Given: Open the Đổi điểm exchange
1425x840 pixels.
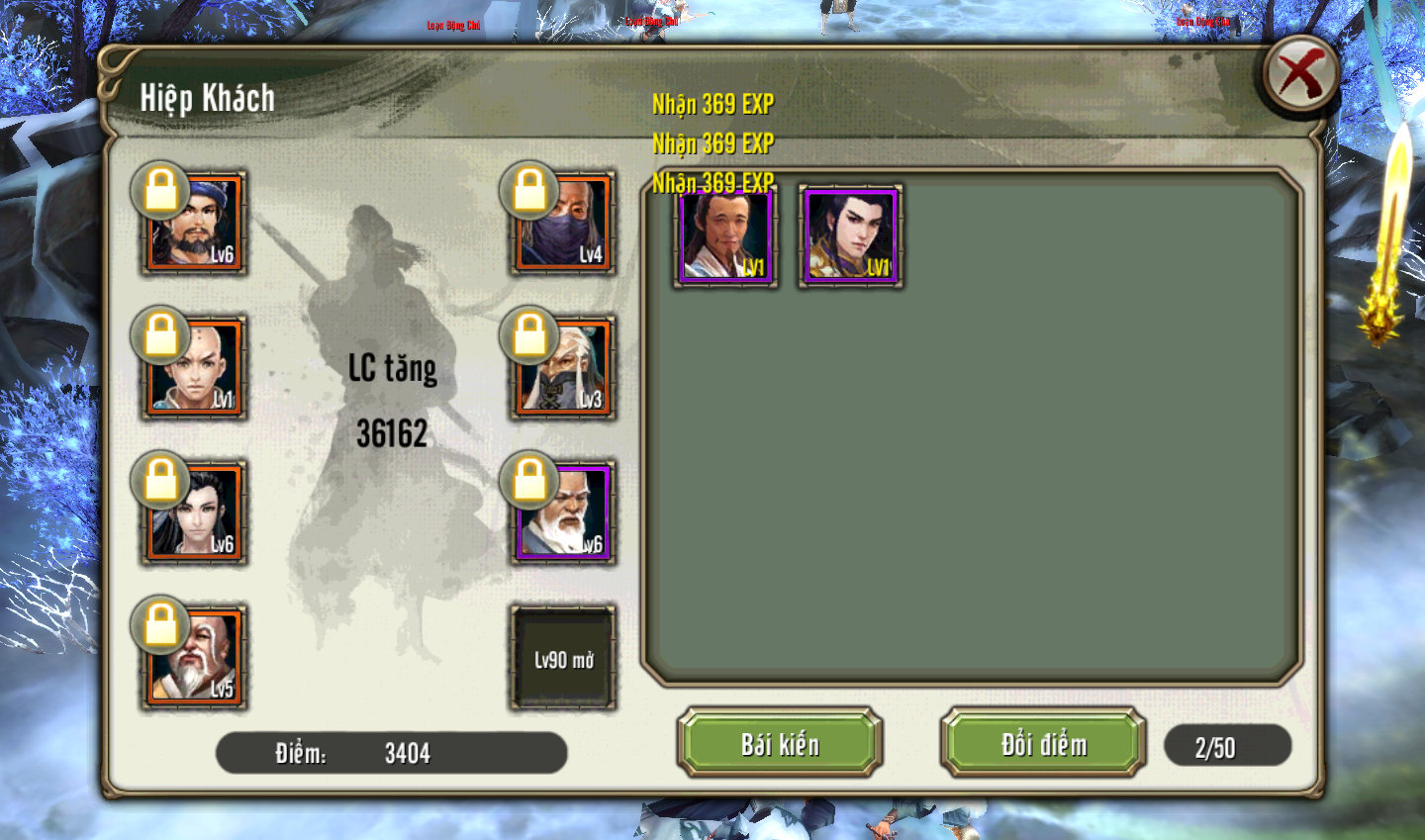Looking at the screenshot, I should pyautogui.click(x=1043, y=743).
